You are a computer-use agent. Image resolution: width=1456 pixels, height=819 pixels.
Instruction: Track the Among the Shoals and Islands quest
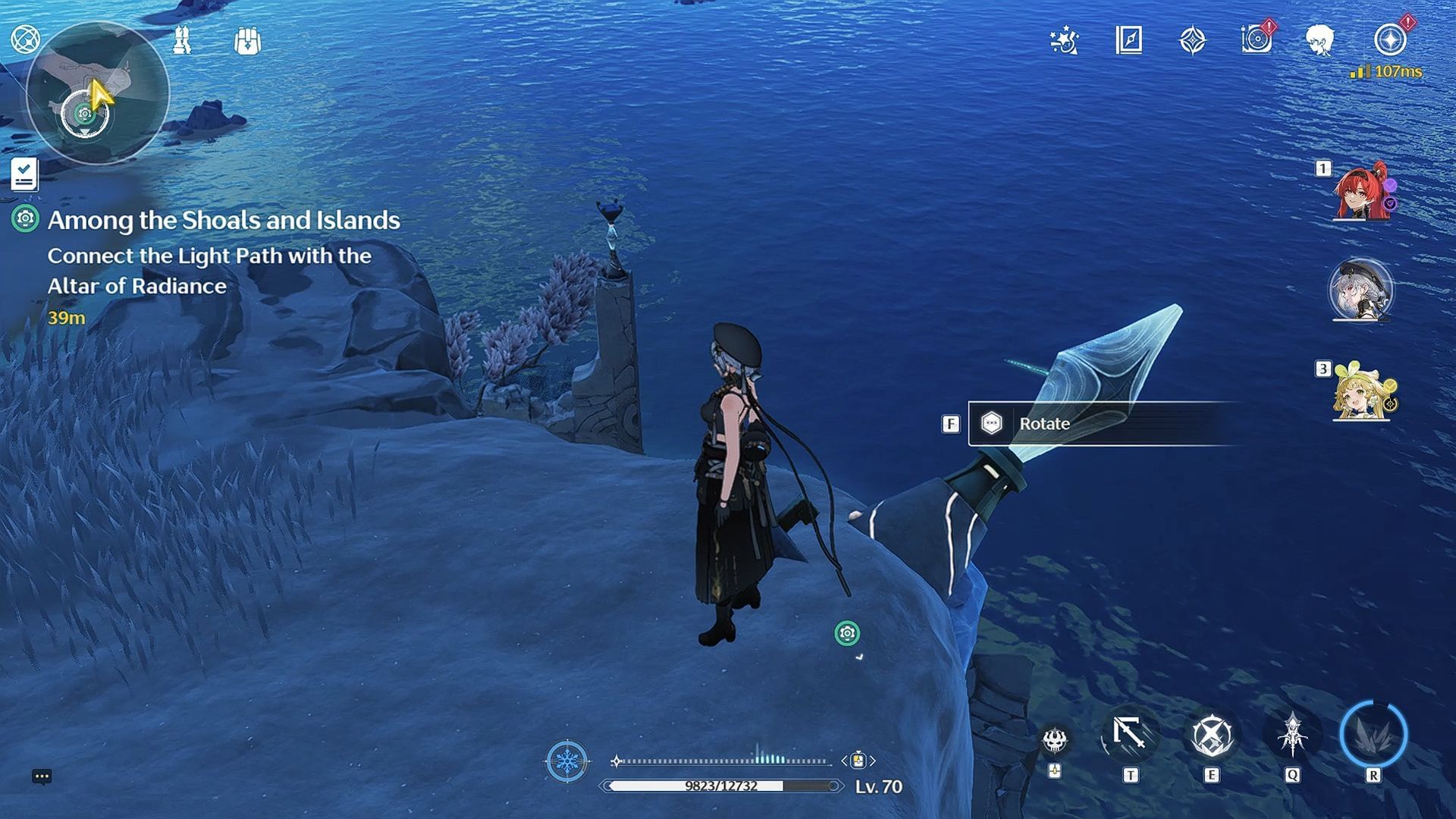coord(224,221)
